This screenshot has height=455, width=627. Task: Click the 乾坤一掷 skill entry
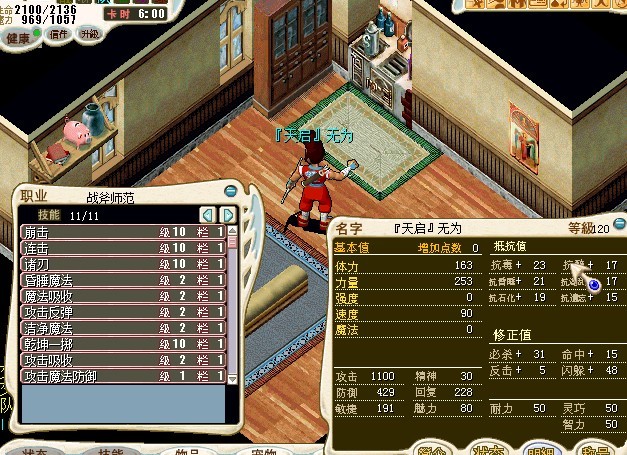click(x=120, y=344)
